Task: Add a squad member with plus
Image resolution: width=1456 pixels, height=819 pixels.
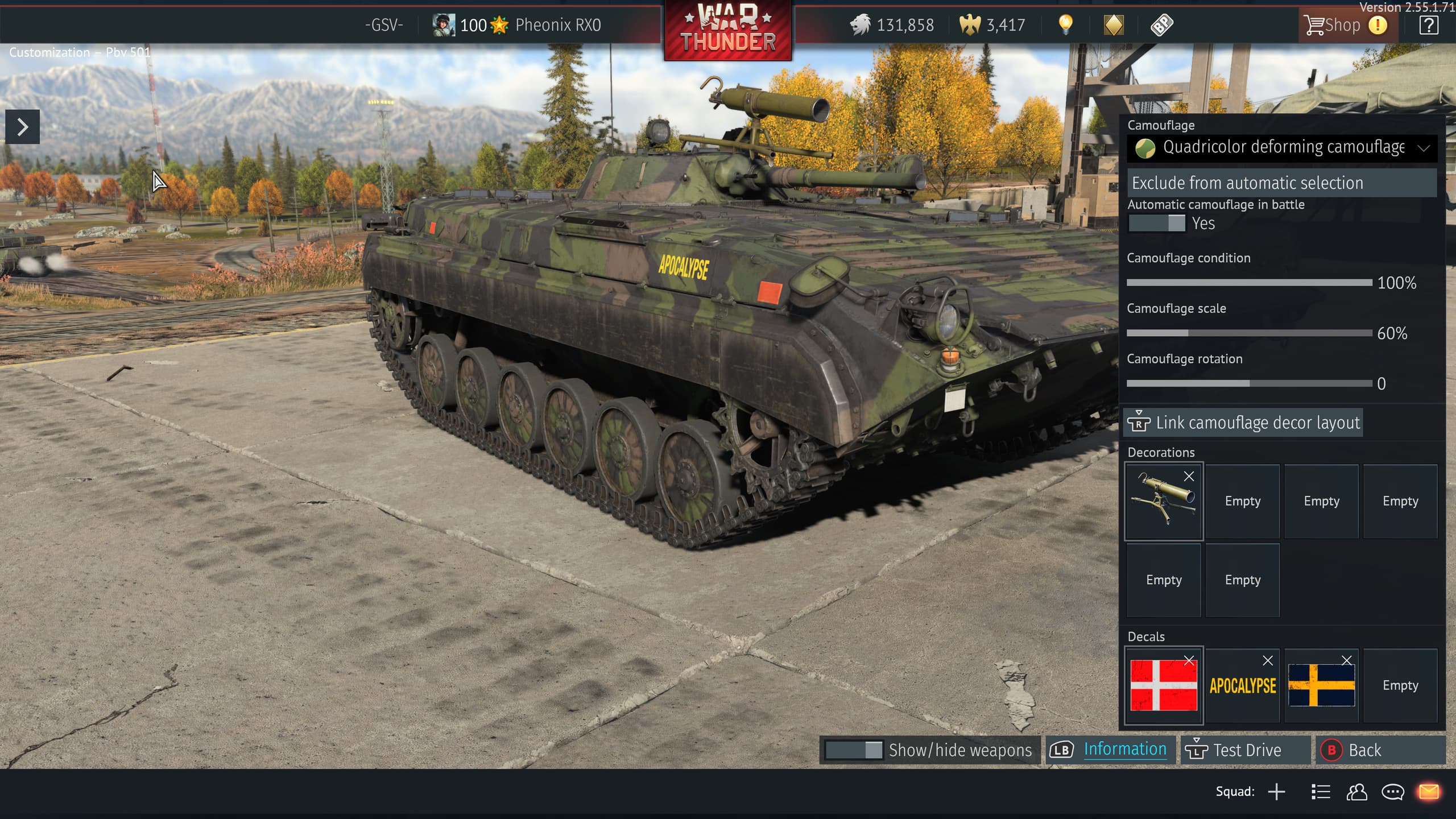Action: pyautogui.click(x=1276, y=792)
